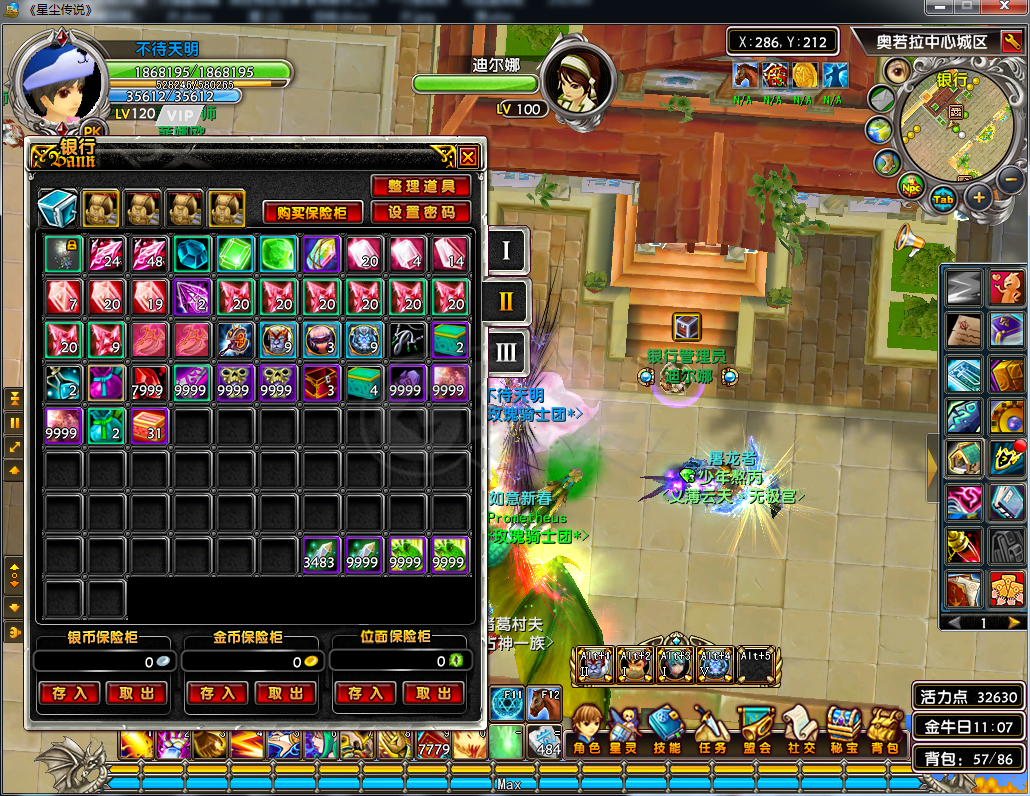Select the cyan gem item slot

coord(191,254)
